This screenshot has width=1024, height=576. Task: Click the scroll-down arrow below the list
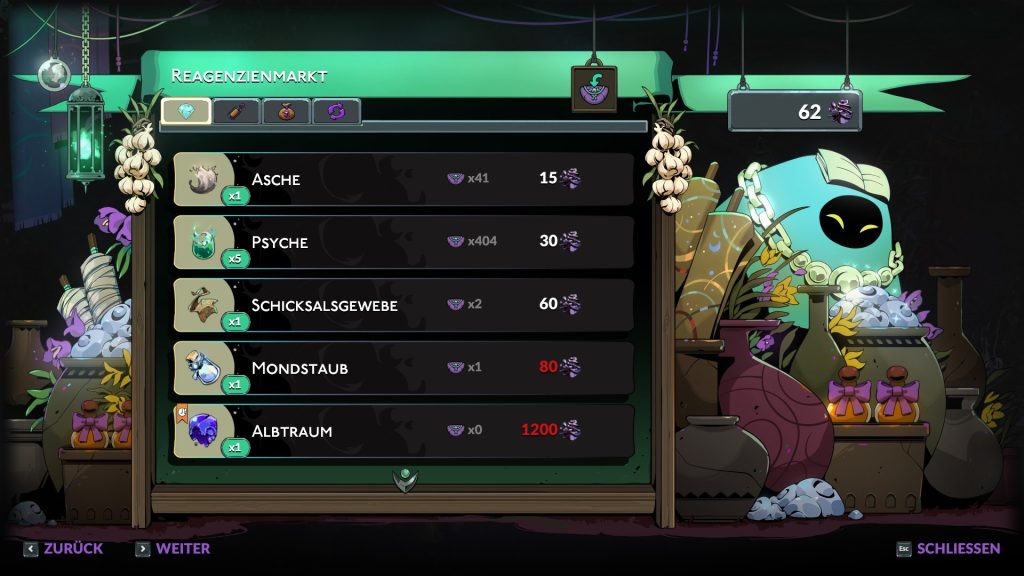(404, 480)
